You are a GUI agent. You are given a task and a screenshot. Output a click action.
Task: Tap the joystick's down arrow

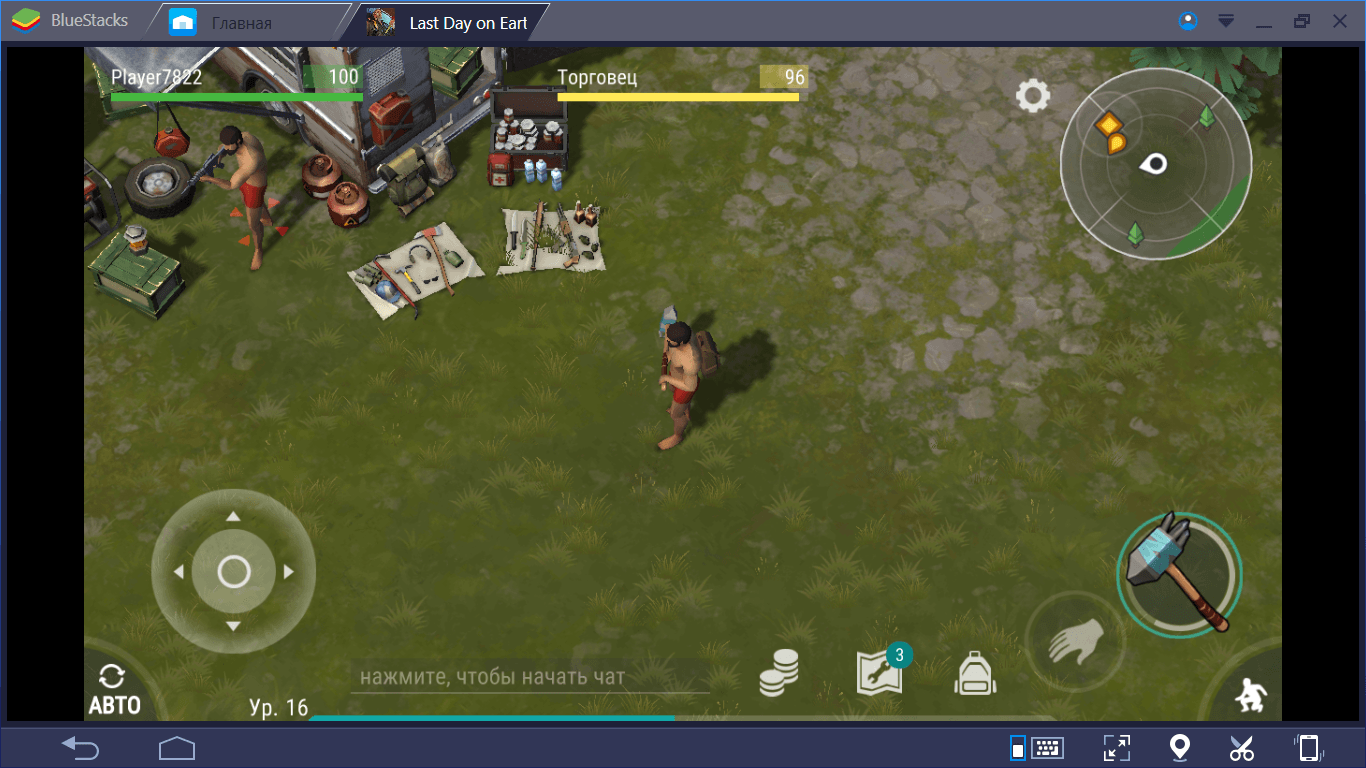(233, 627)
